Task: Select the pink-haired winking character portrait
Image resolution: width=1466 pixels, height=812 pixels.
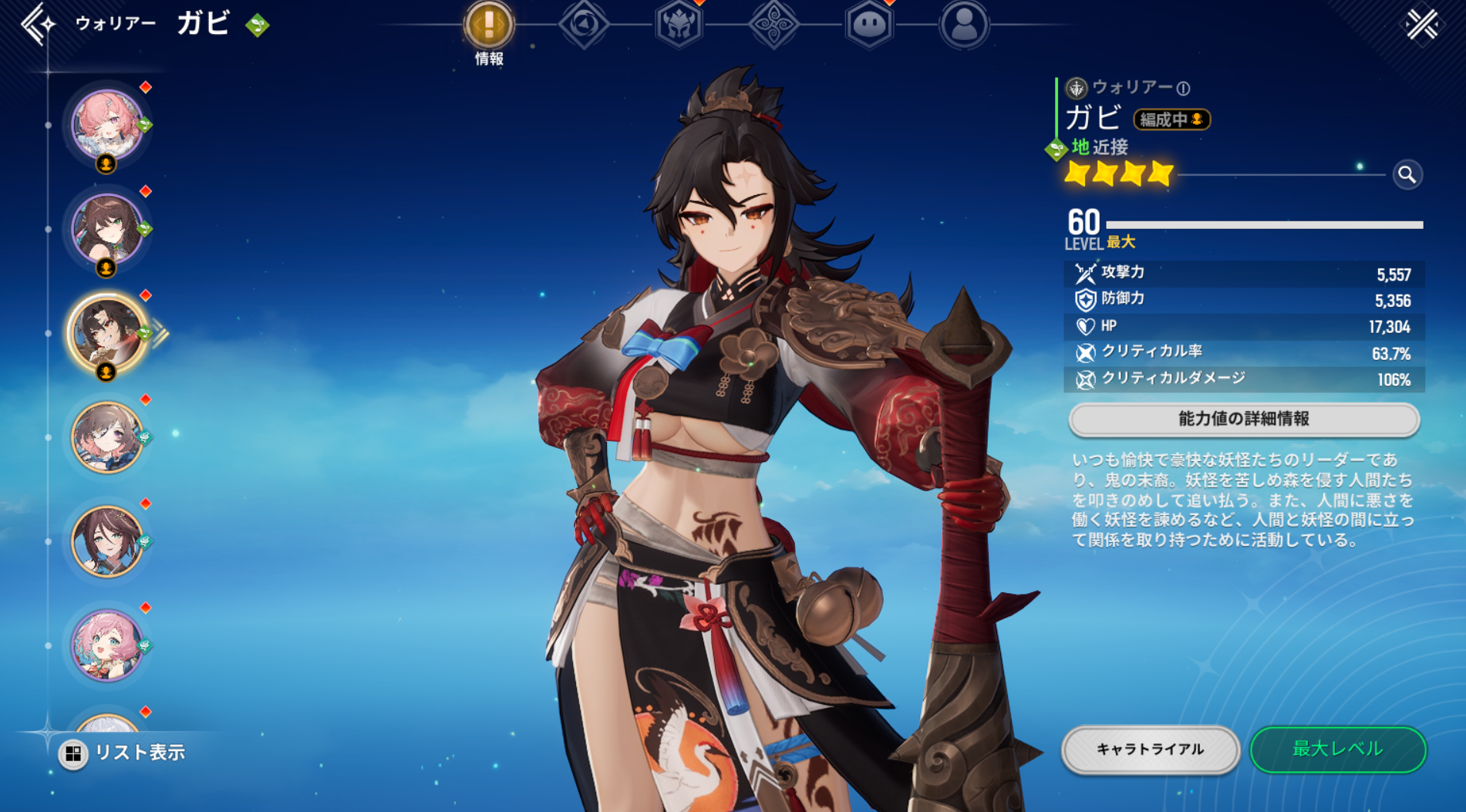Action: (107, 125)
